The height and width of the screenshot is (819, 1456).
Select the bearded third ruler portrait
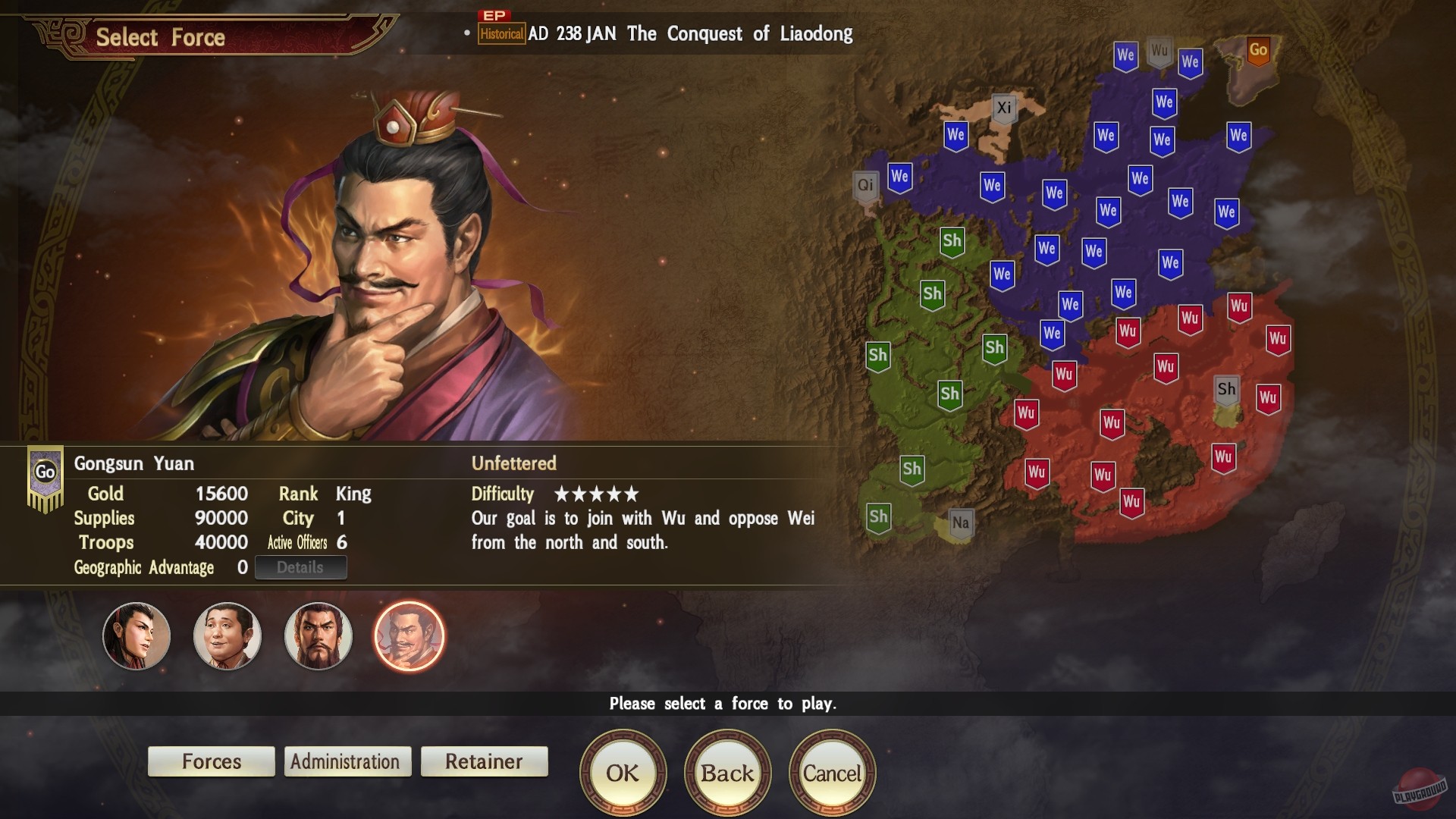(x=318, y=636)
